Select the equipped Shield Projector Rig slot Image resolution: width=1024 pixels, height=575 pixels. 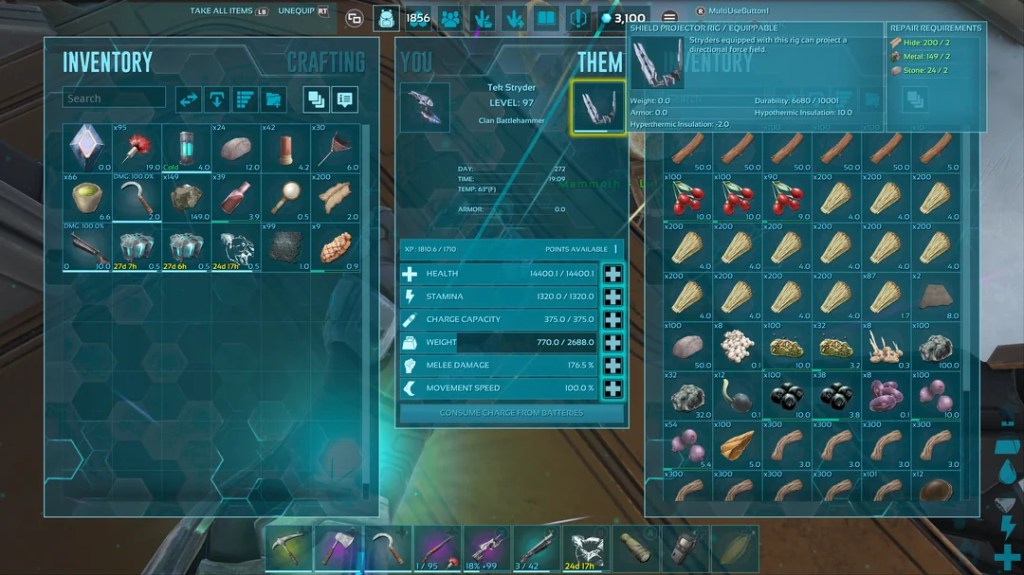click(597, 107)
